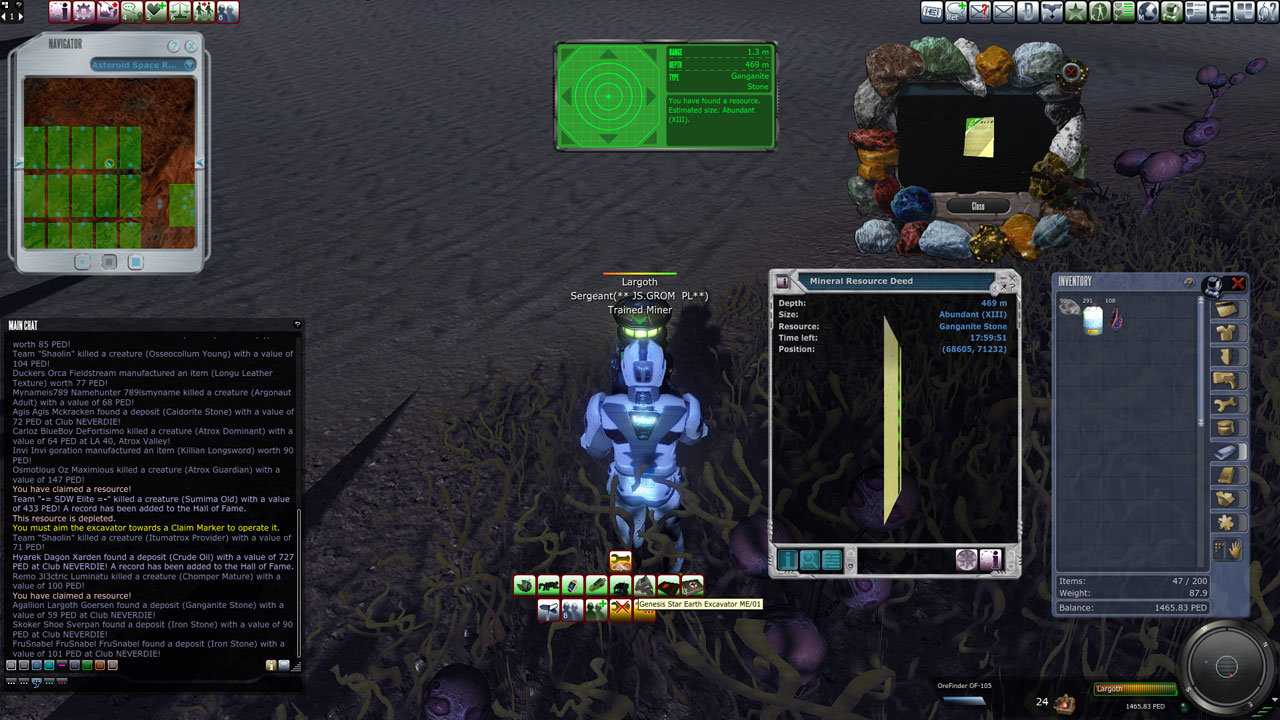Screen dimensions: 1280x720
Task: Close the loot window with stone border
Action: coord(978,206)
